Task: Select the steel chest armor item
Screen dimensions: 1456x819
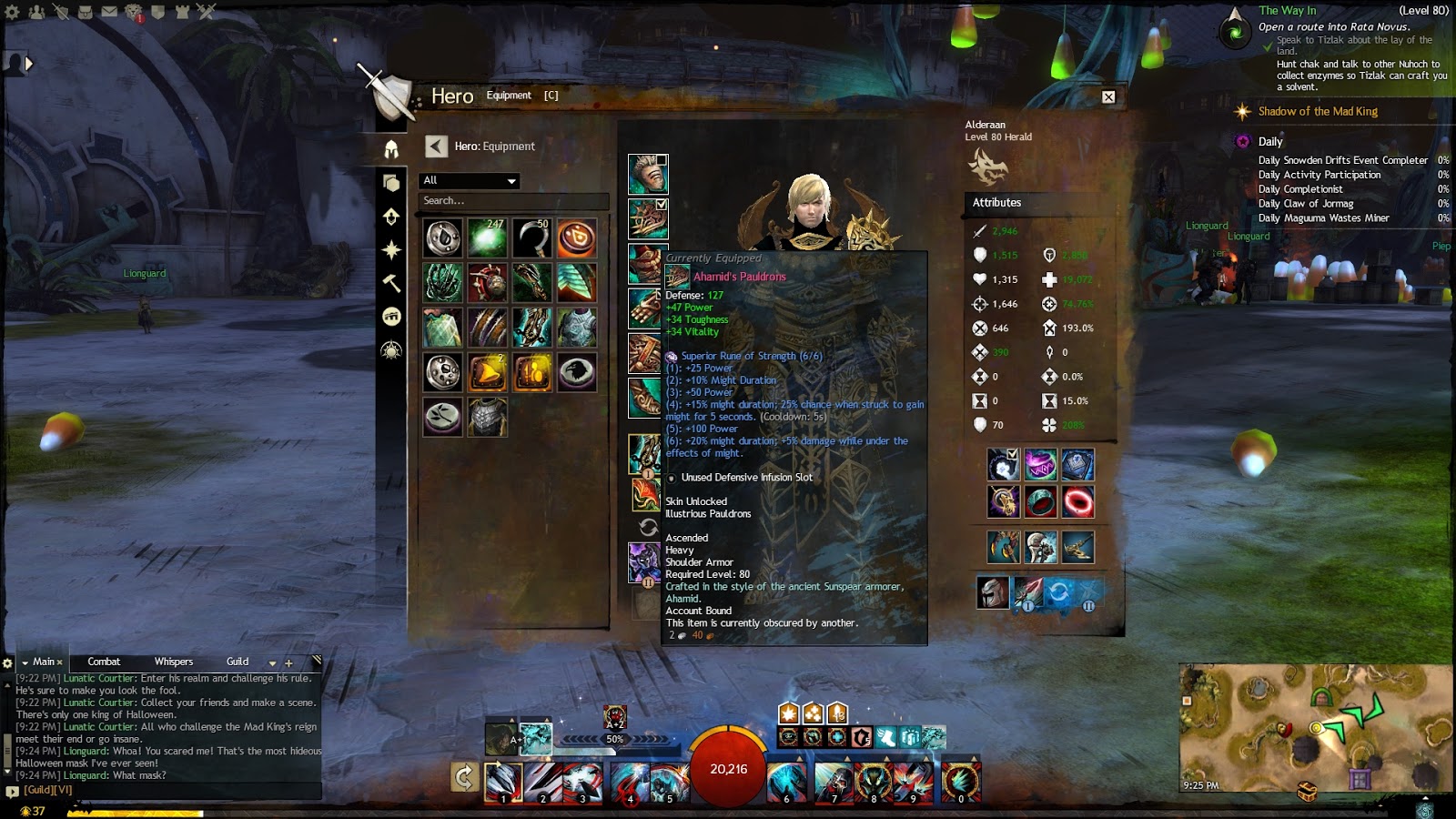Action: pyautogui.click(x=487, y=417)
